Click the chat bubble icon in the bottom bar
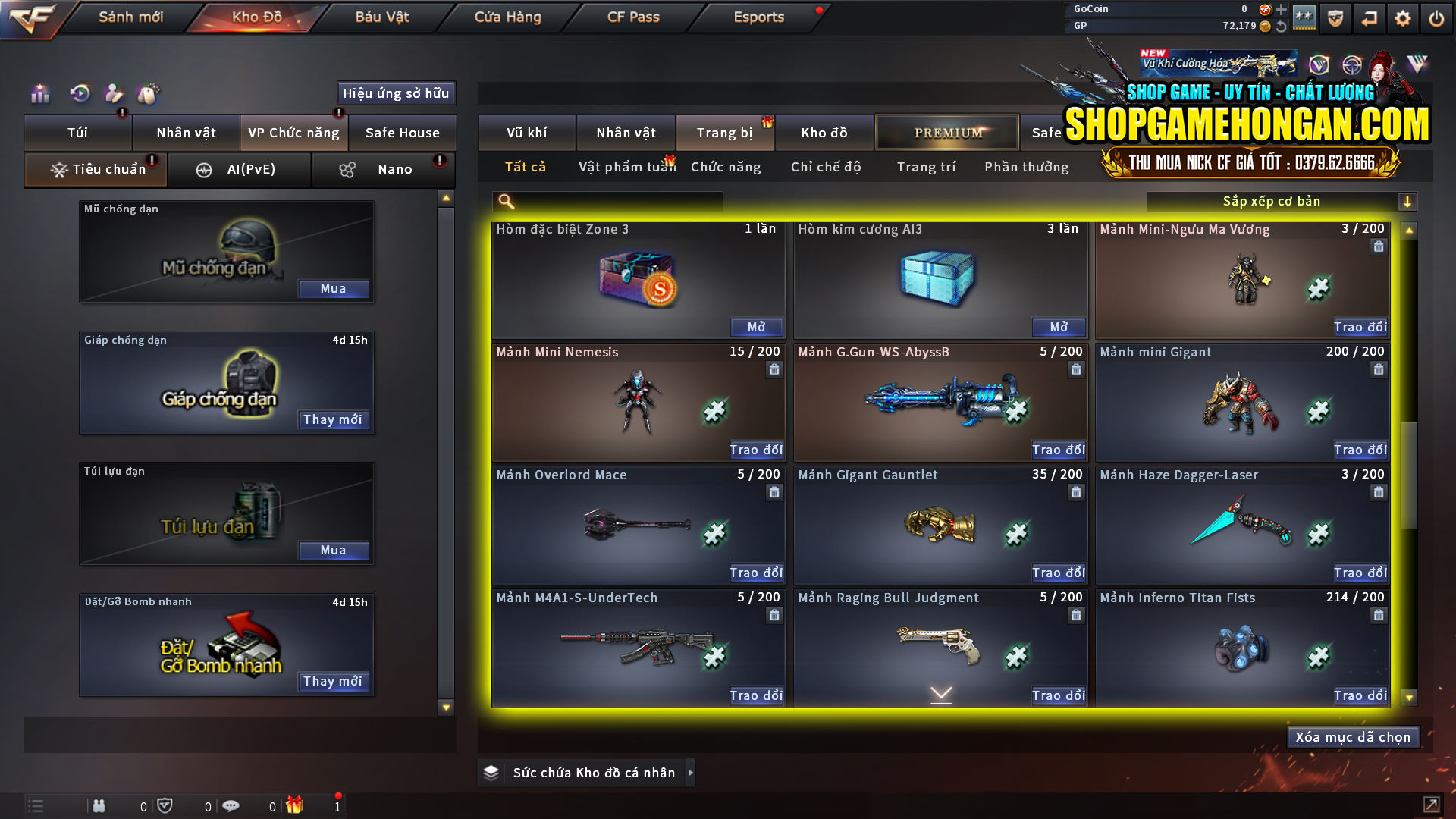This screenshot has width=1456, height=819. (231, 806)
